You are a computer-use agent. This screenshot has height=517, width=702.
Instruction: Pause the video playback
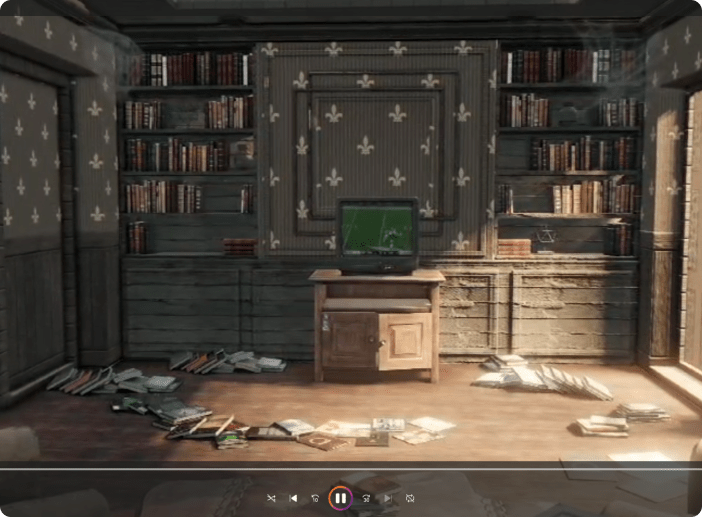tap(340, 497)
